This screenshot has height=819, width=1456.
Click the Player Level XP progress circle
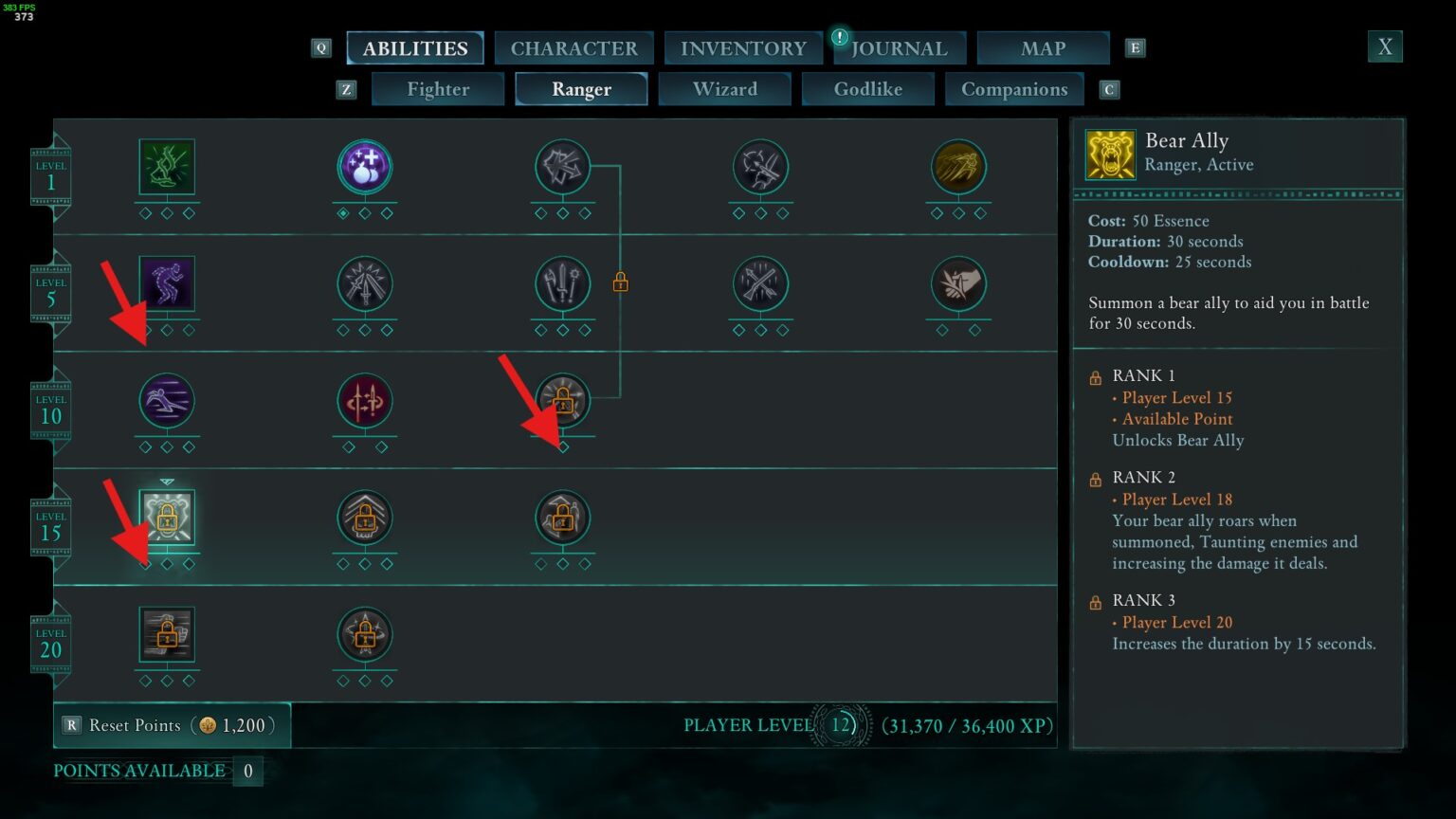[x=842, y=725]
